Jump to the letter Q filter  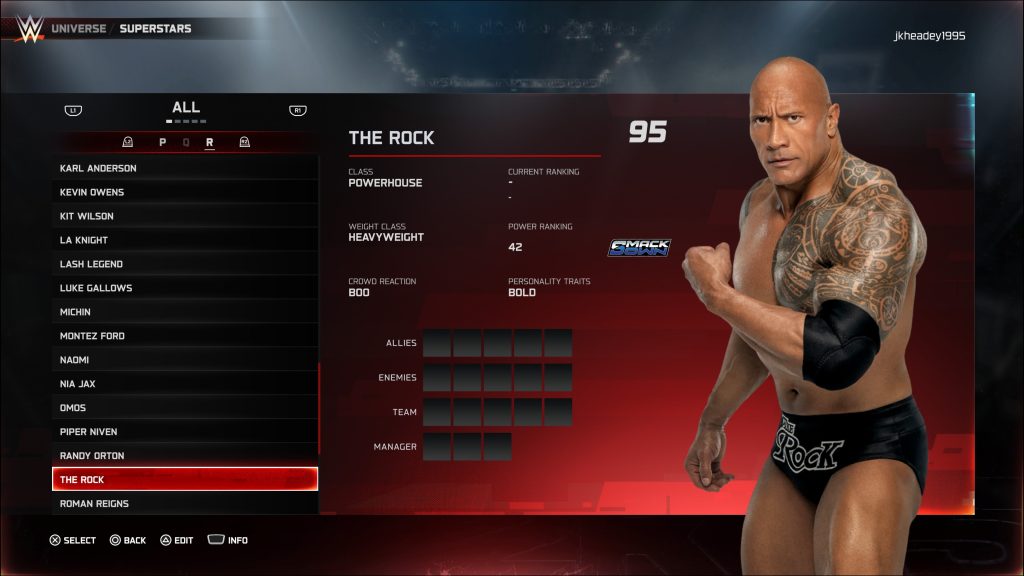click(x=186, y=143)
